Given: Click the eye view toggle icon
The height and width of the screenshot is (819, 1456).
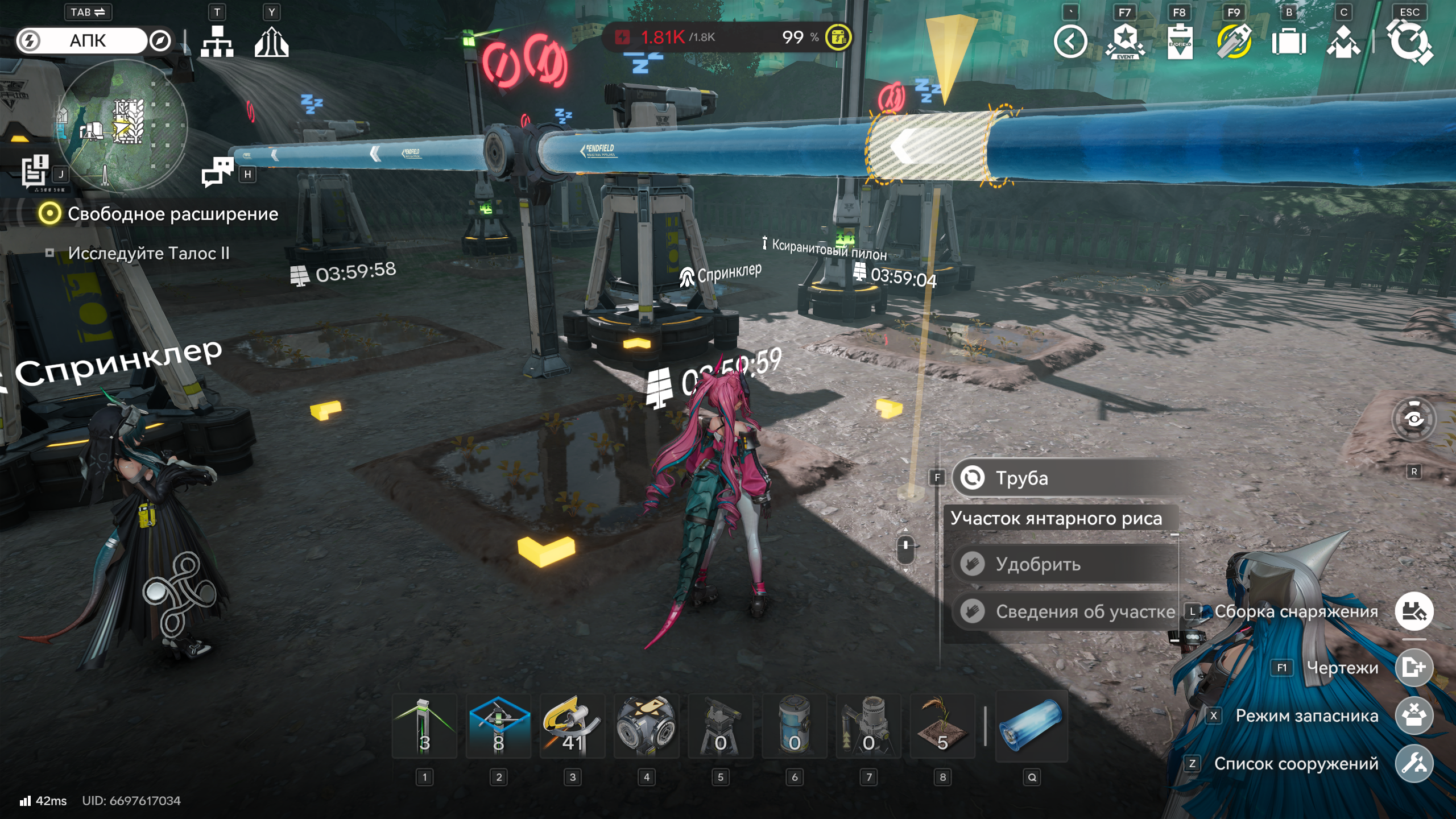Looking at the screenshot, I should tap(1414, 420).
